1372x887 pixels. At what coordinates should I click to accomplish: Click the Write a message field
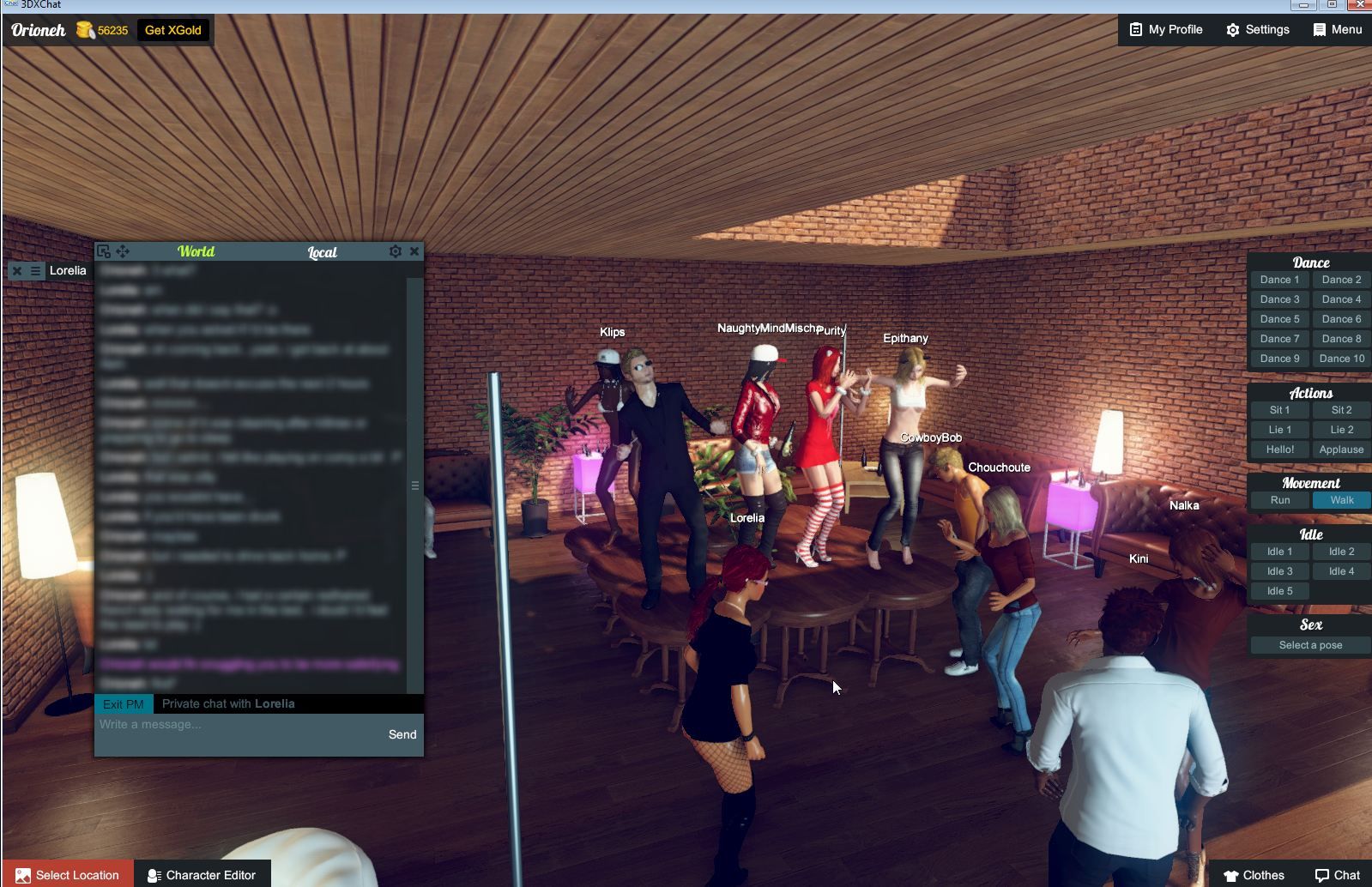coord(215,725)
